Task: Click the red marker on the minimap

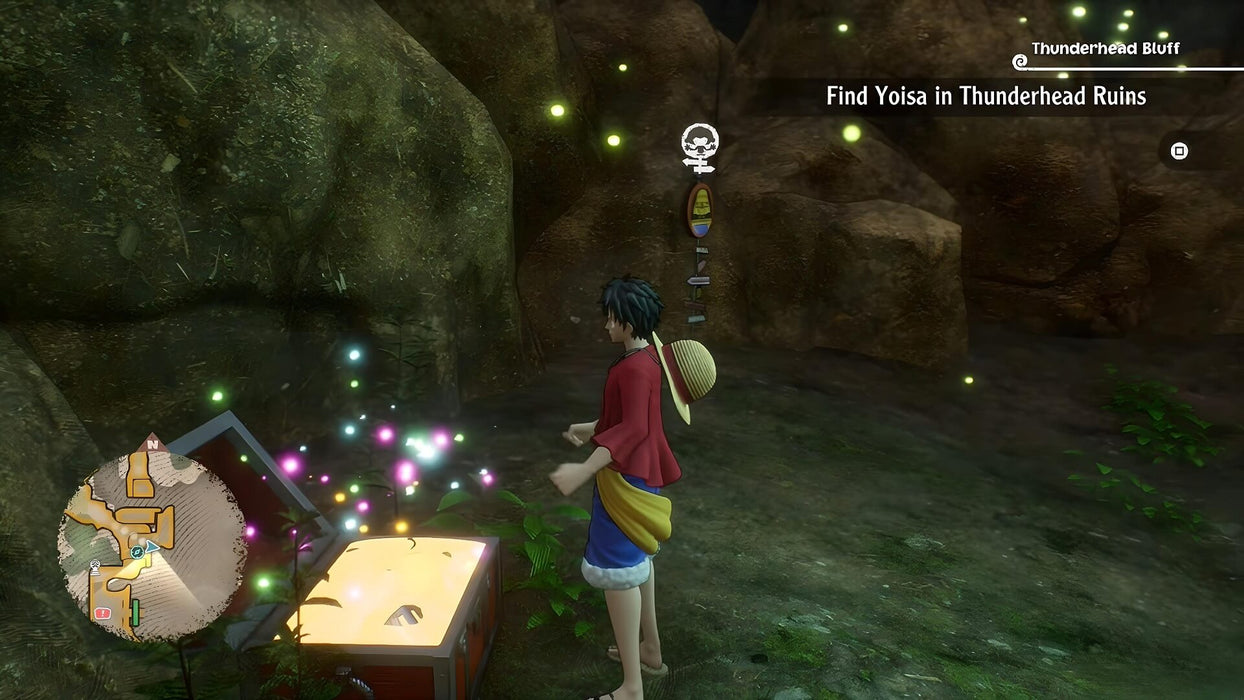Action: [102, 612]
